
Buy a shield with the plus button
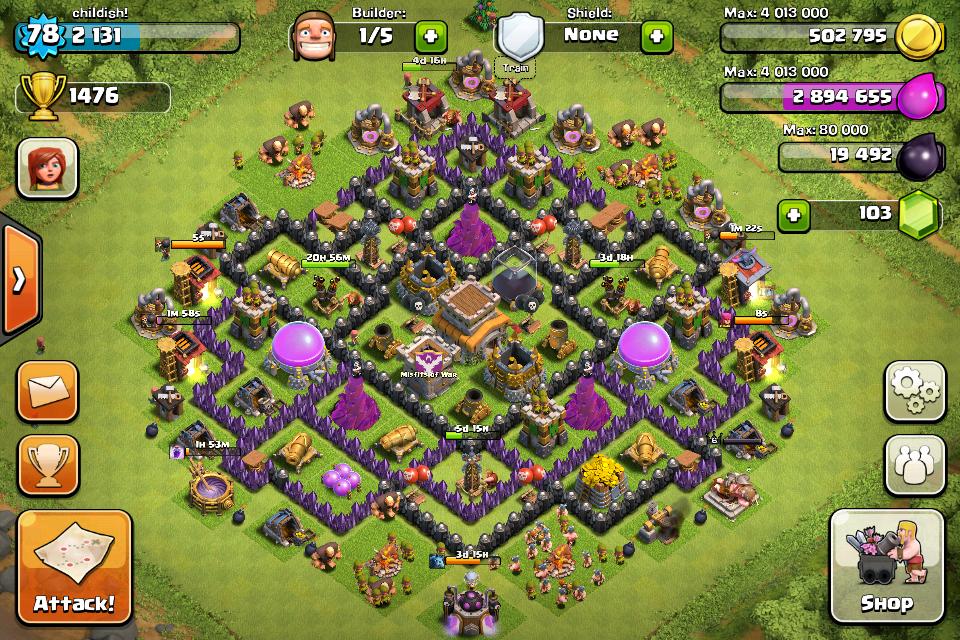click(656, 37)
